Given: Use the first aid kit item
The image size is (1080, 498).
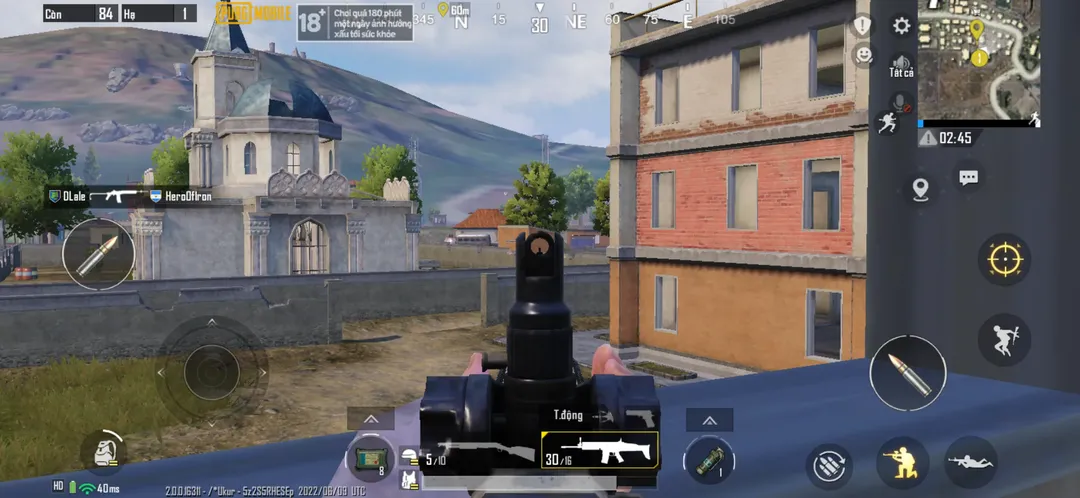Looking at the screenshot, I should 371,457.
